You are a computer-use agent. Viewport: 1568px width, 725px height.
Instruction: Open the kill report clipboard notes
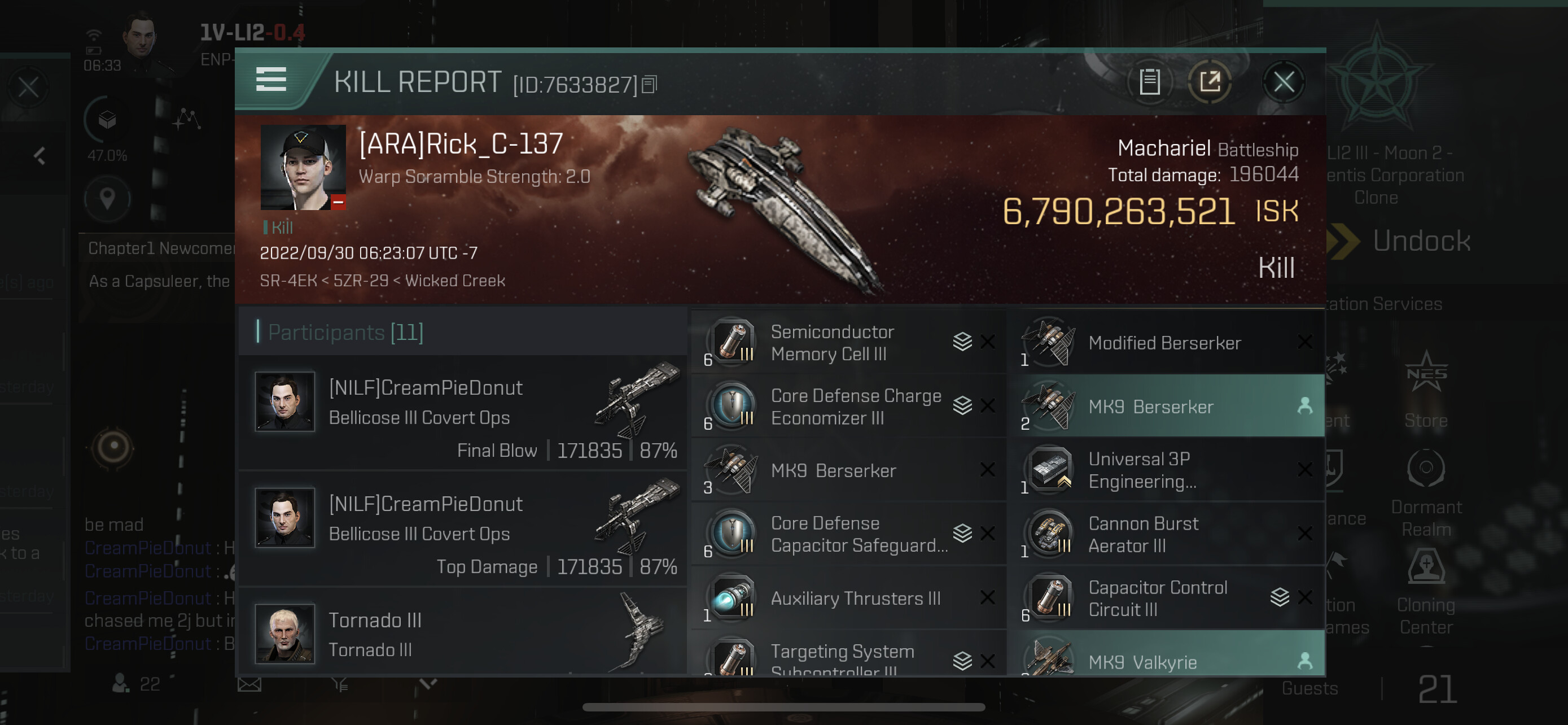click(1149, 81)
